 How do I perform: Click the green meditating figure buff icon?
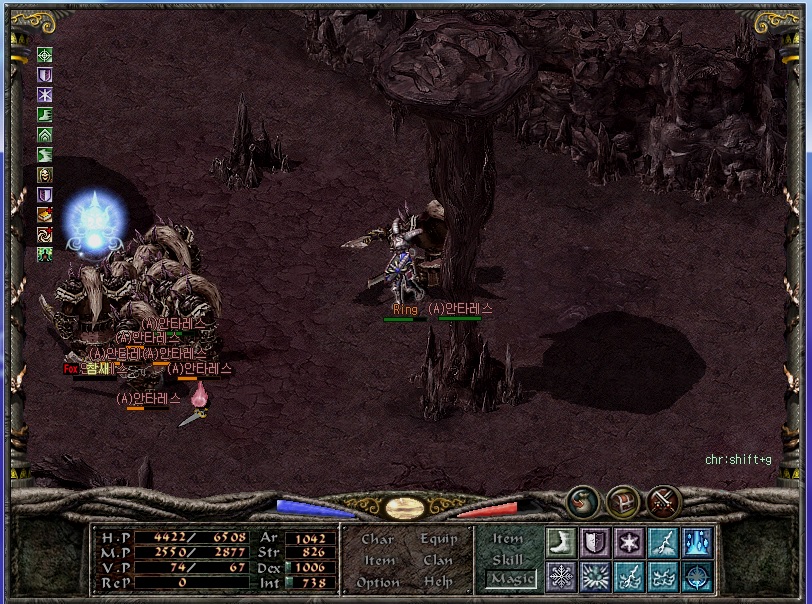click(x=45, y=255)
